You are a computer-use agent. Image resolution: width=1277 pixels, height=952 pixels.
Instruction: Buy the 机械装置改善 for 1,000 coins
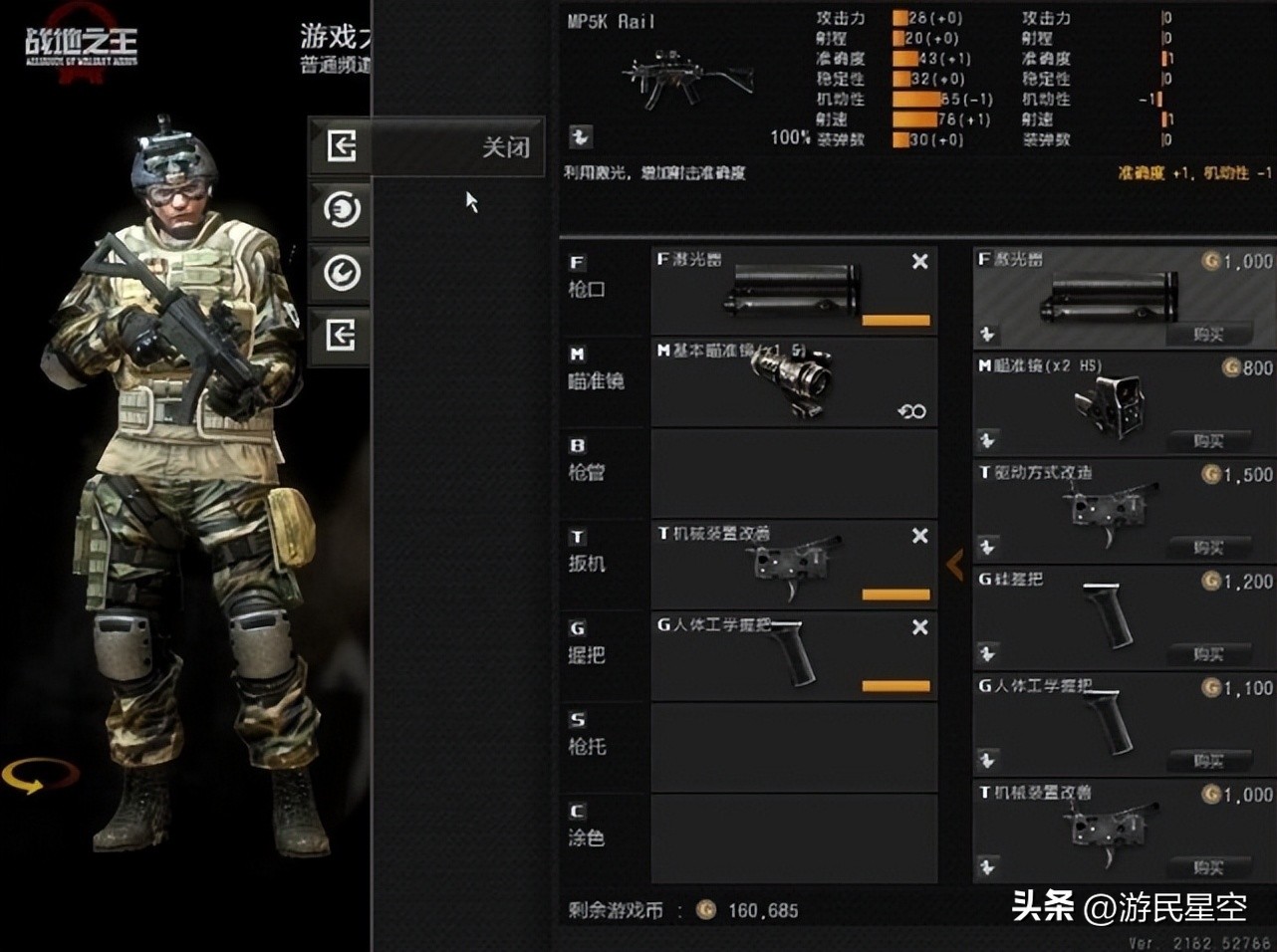click(x=1207, y=867)
